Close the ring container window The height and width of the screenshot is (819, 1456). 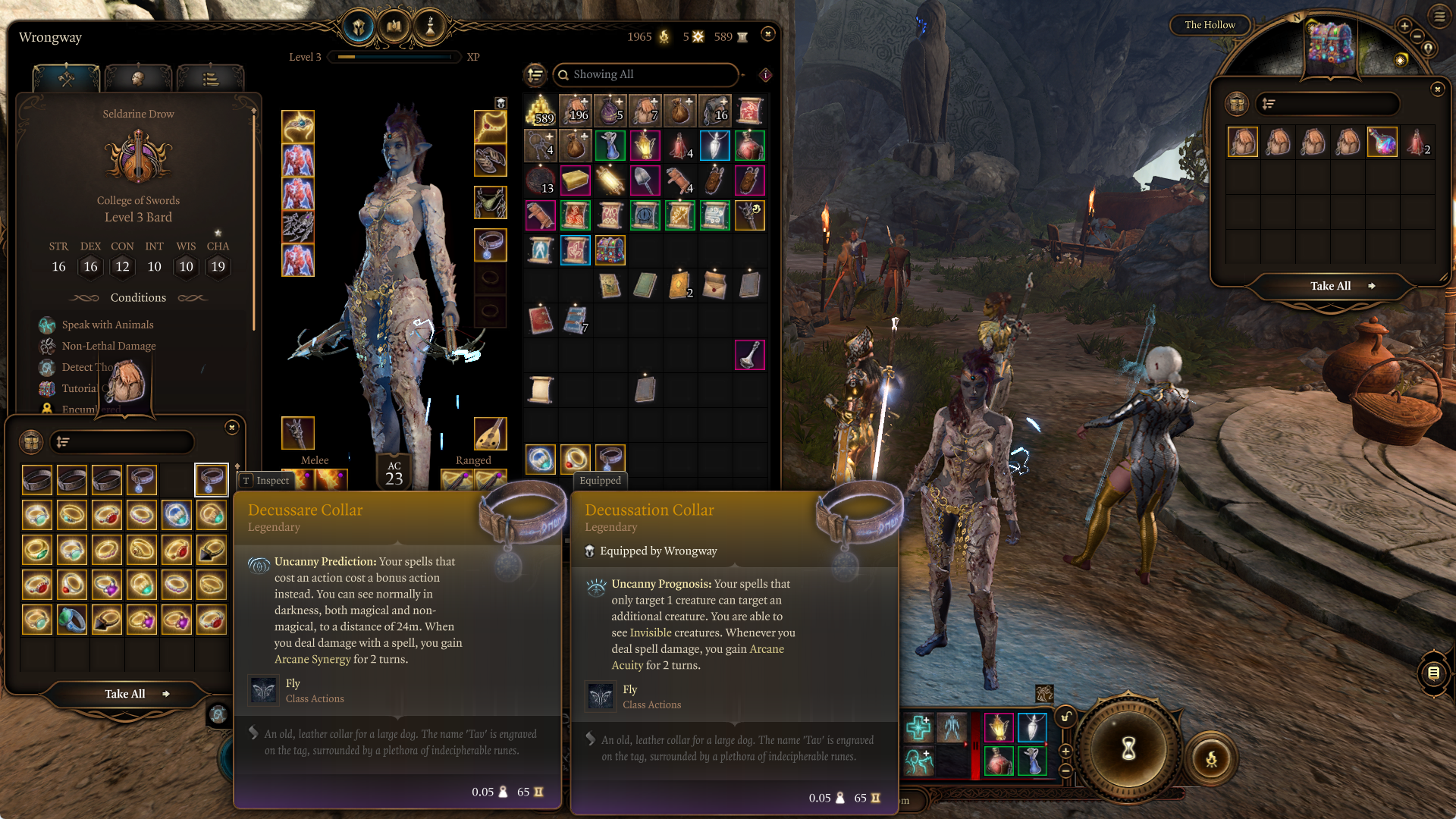coord(232,428)
